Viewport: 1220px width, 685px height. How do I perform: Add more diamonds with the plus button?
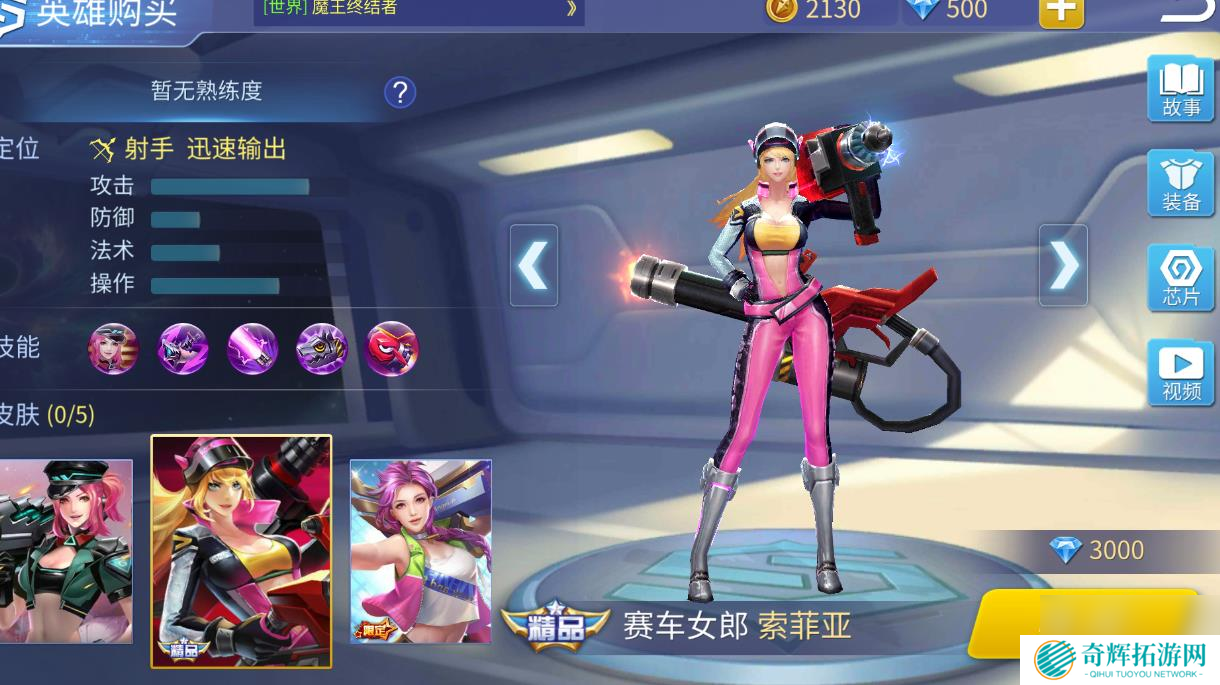(x=1061, y=11)
